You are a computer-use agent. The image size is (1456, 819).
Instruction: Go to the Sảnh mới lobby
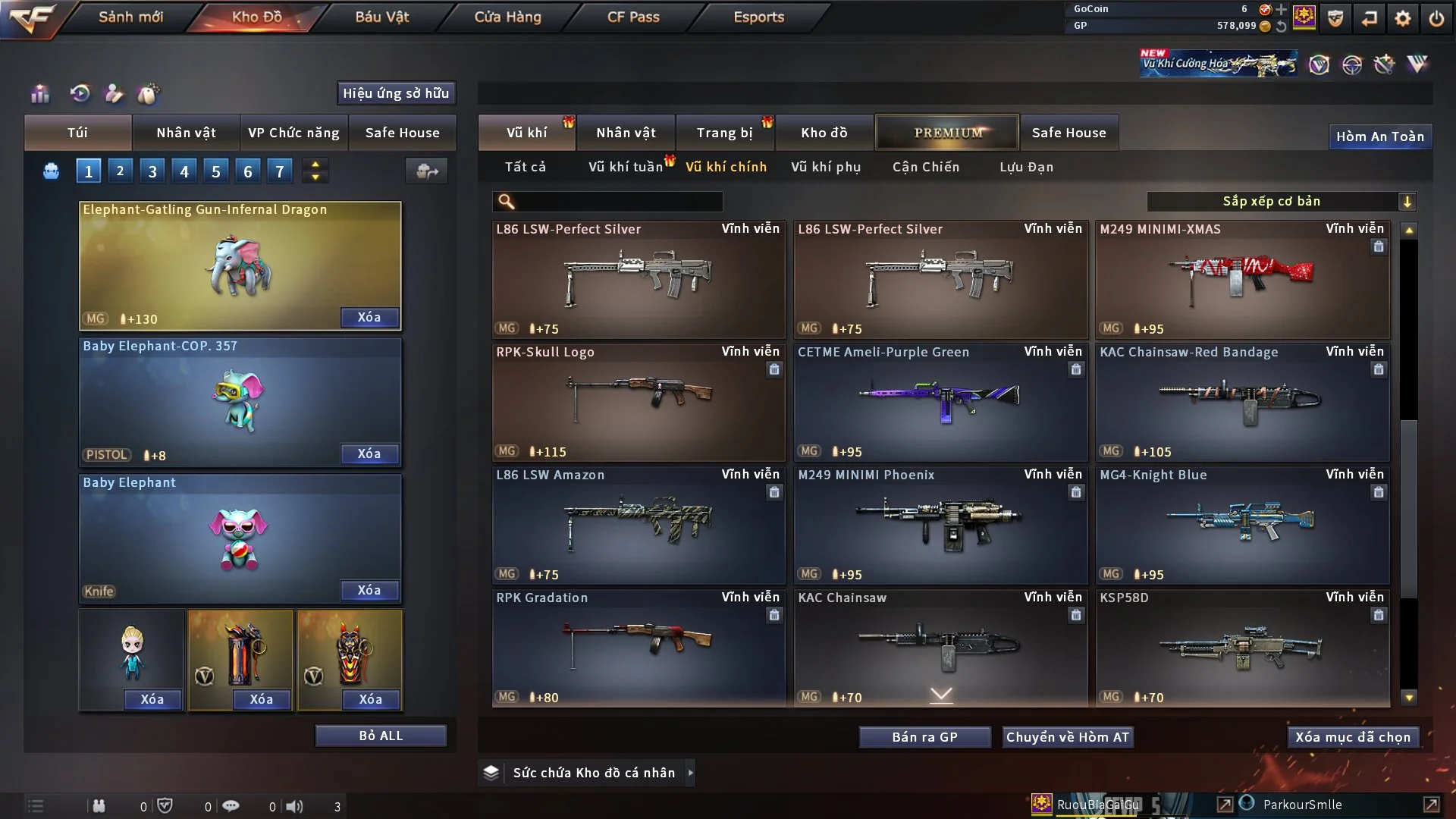(x=130, y=17)
